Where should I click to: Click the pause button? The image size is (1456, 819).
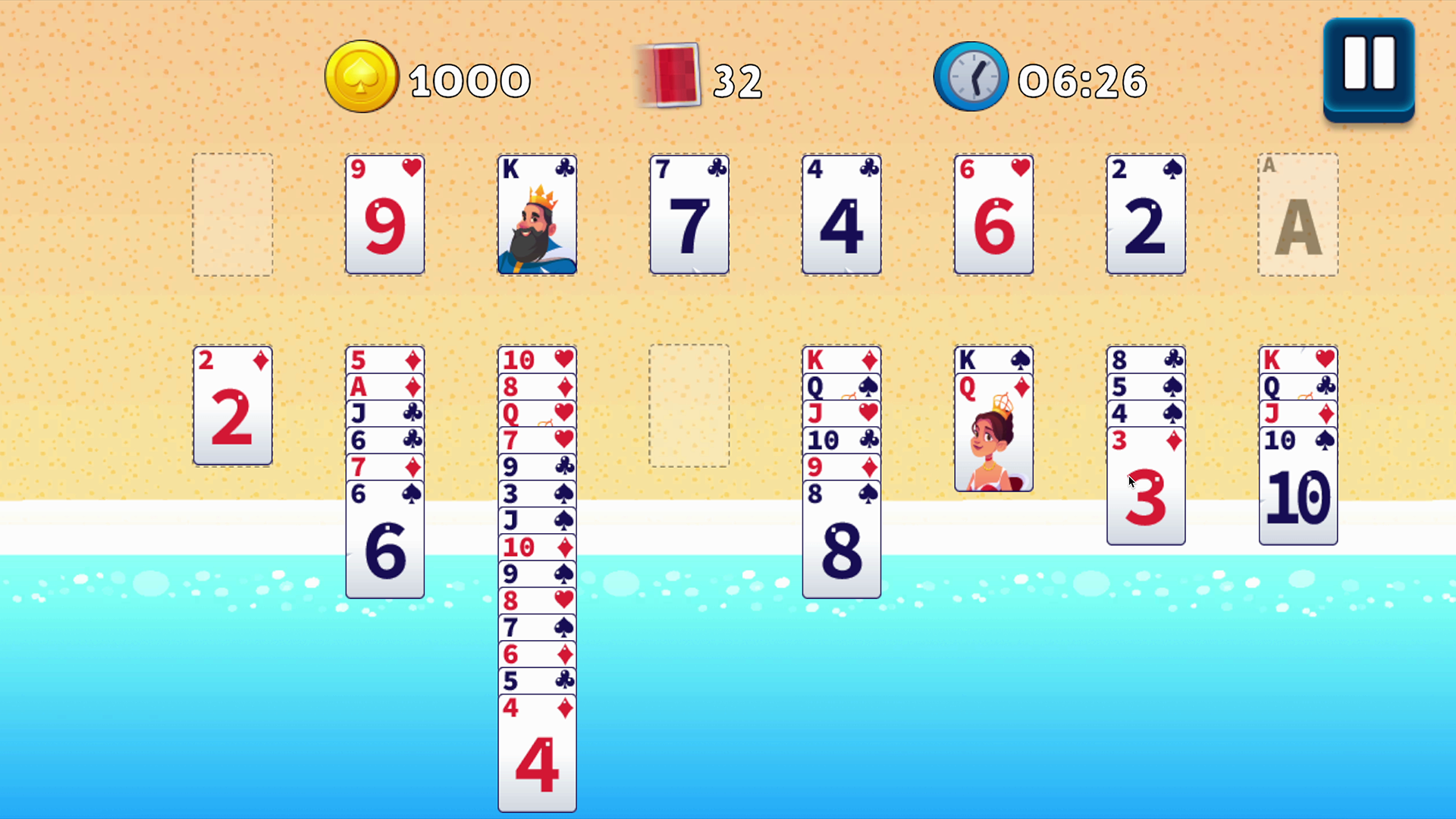click(x=1368, y=68)
